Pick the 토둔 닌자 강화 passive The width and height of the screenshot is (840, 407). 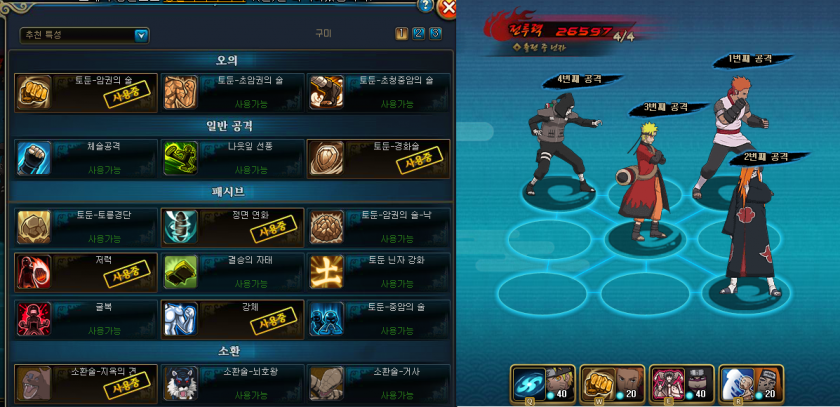point(376,272)
